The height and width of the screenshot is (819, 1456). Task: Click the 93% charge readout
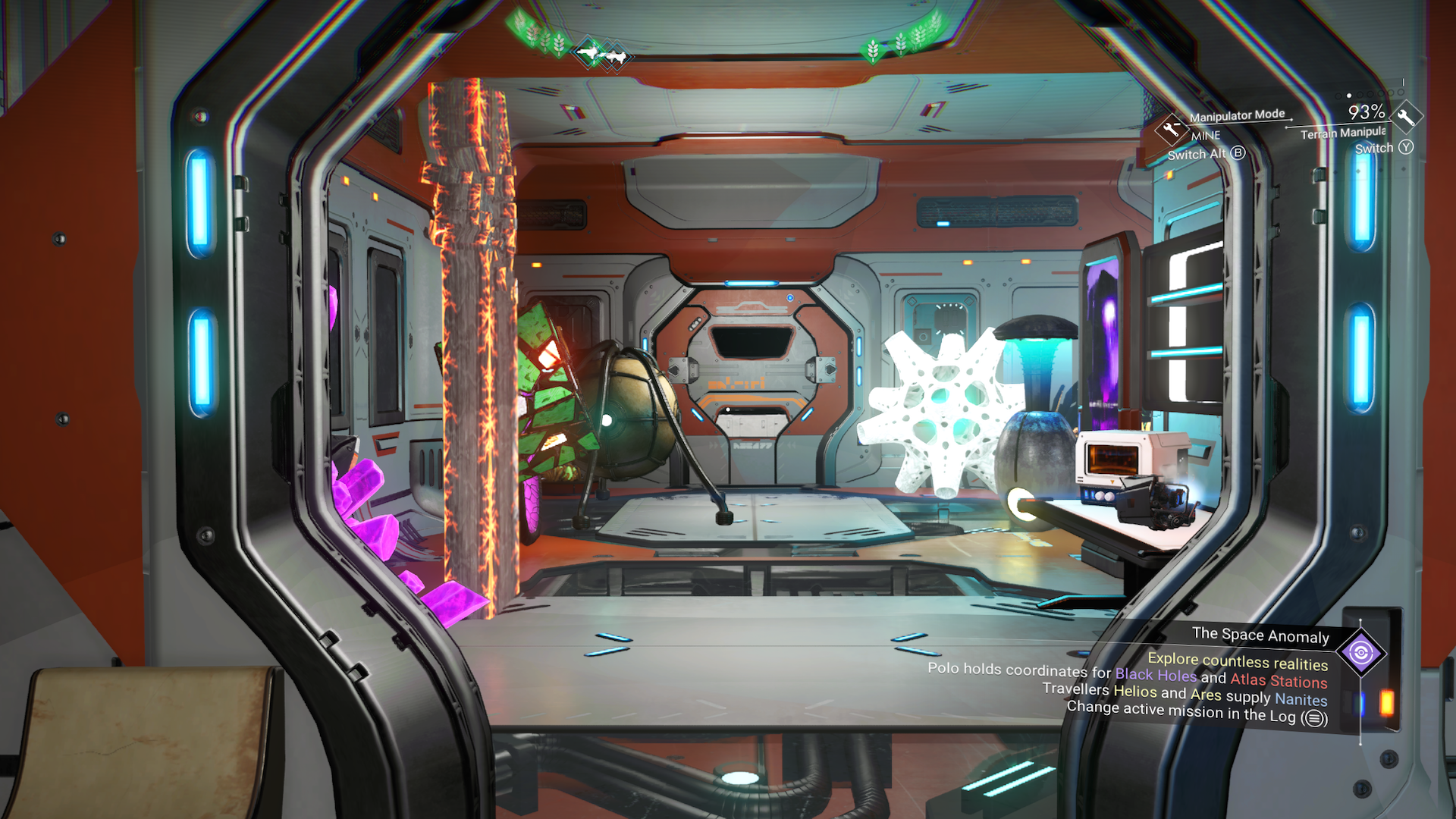(x=1367, y=111)
